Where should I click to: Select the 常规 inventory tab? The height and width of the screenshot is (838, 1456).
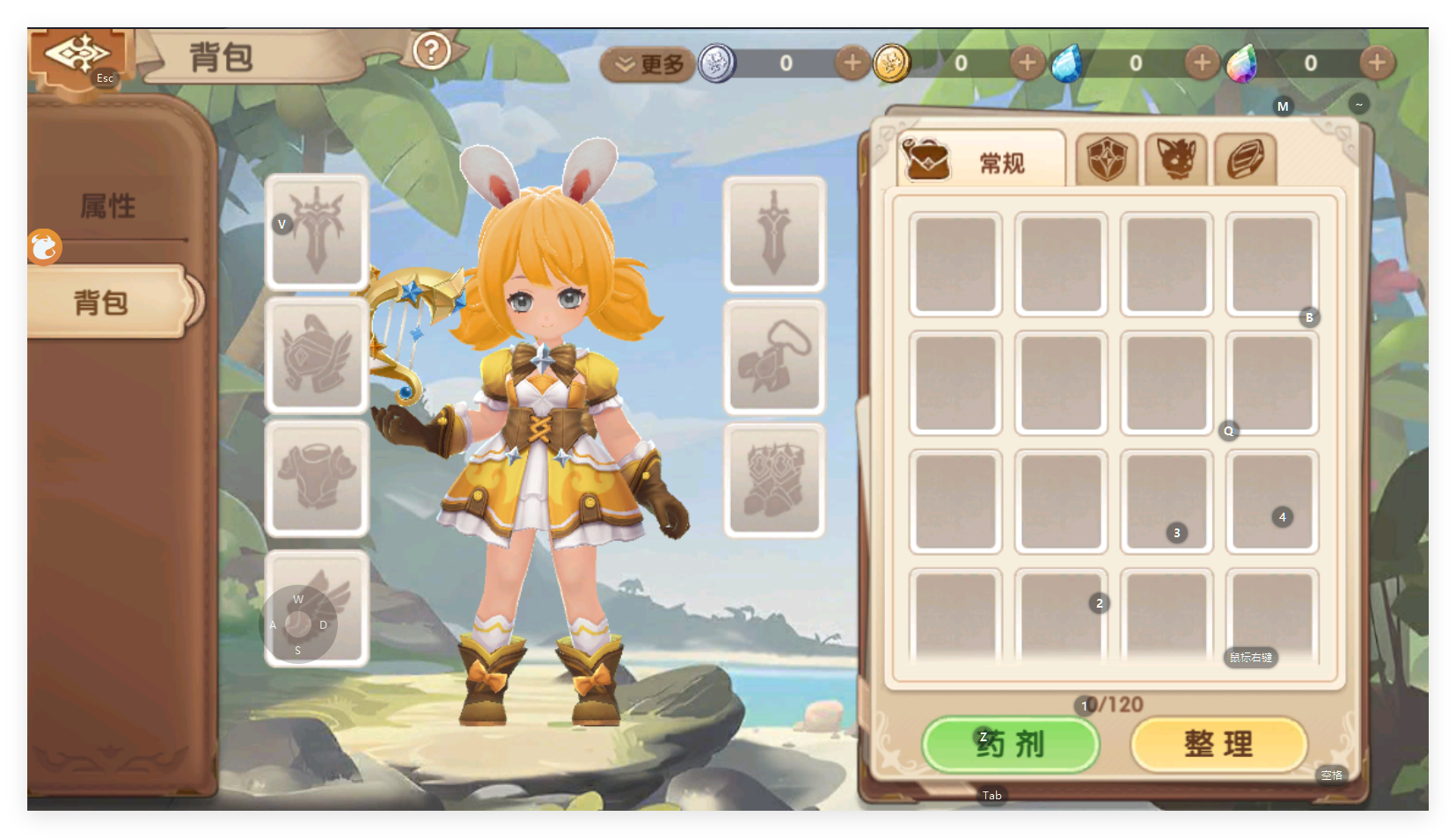[x=982, y=162]
